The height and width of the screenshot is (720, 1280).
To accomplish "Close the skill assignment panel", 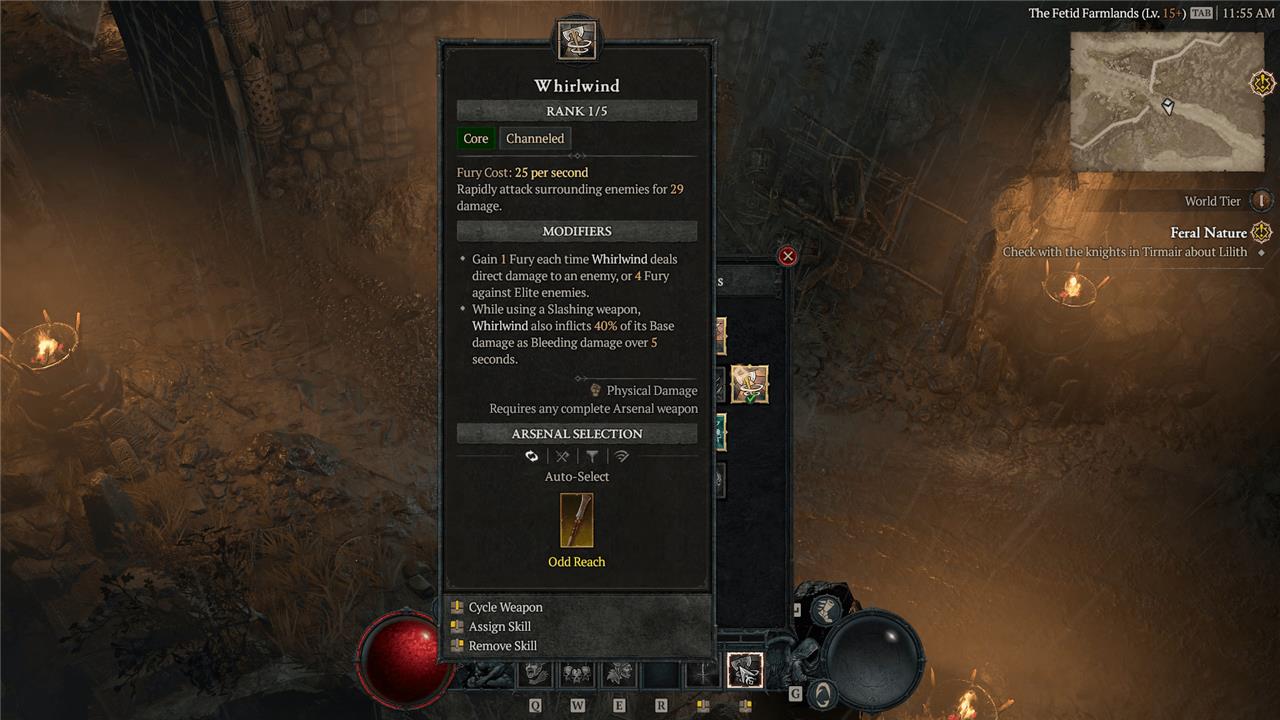I will 788,256.
